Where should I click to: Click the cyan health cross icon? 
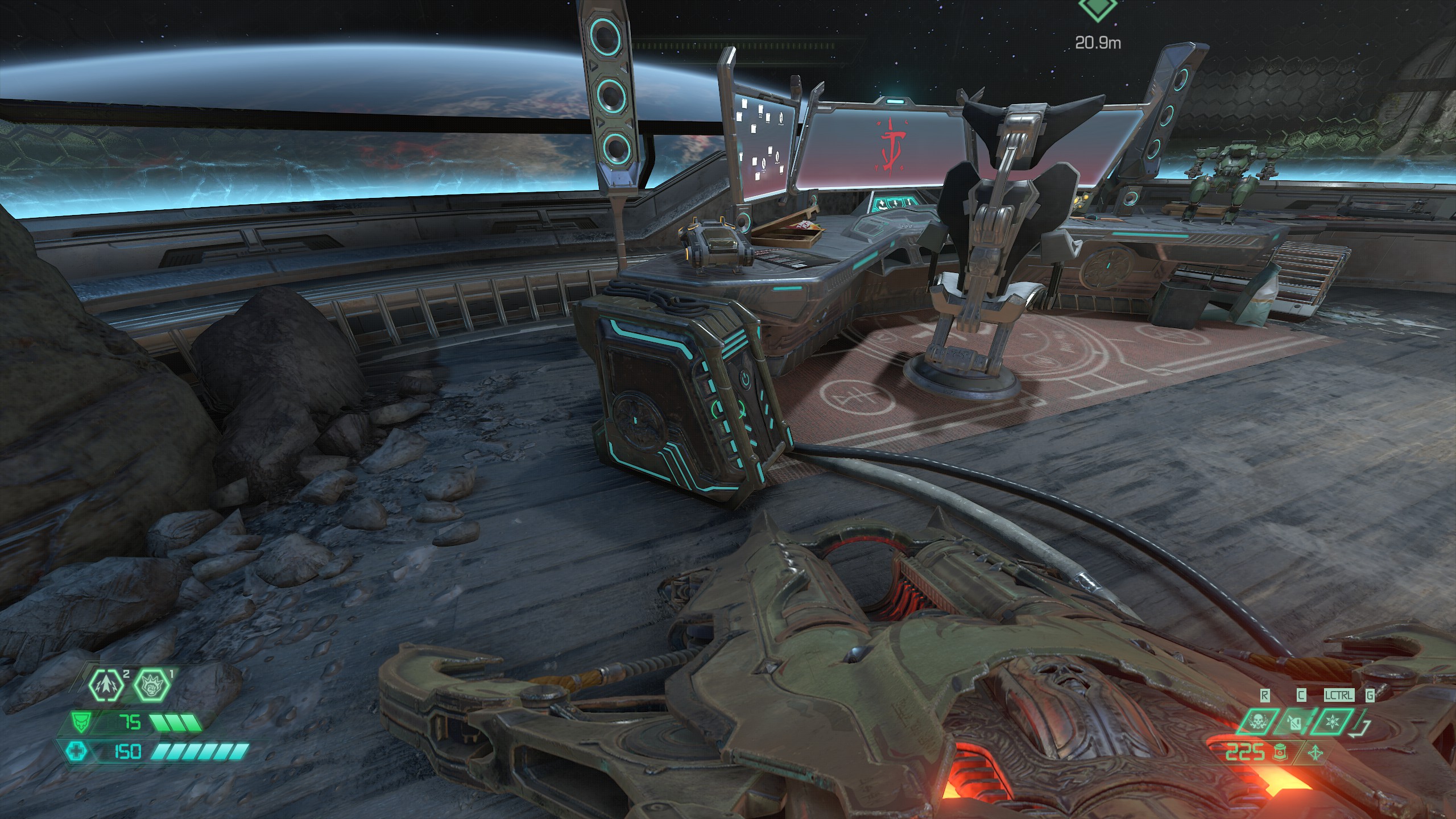tap(76, 752)
